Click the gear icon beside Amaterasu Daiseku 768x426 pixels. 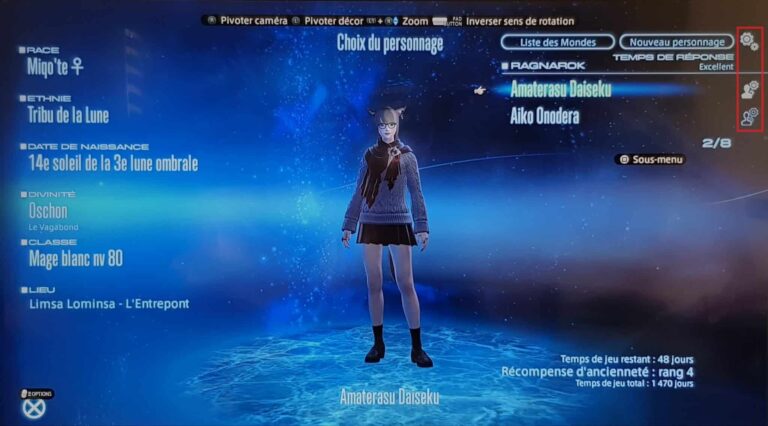pyautogui.click(x=749, y=89)
